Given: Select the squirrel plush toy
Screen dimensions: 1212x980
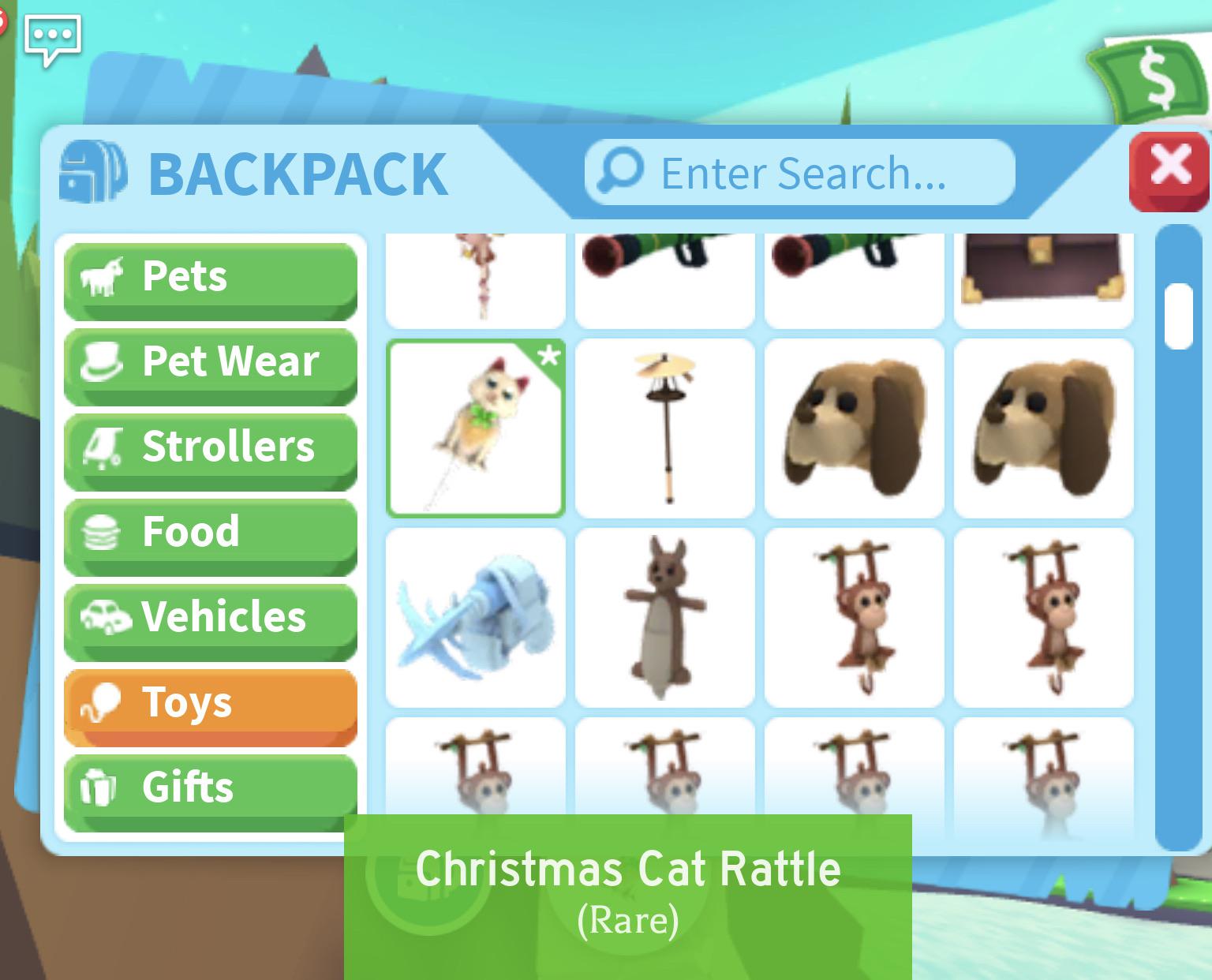Looking at the screenshot, I should pyautogui.click(x=664, y=617).
